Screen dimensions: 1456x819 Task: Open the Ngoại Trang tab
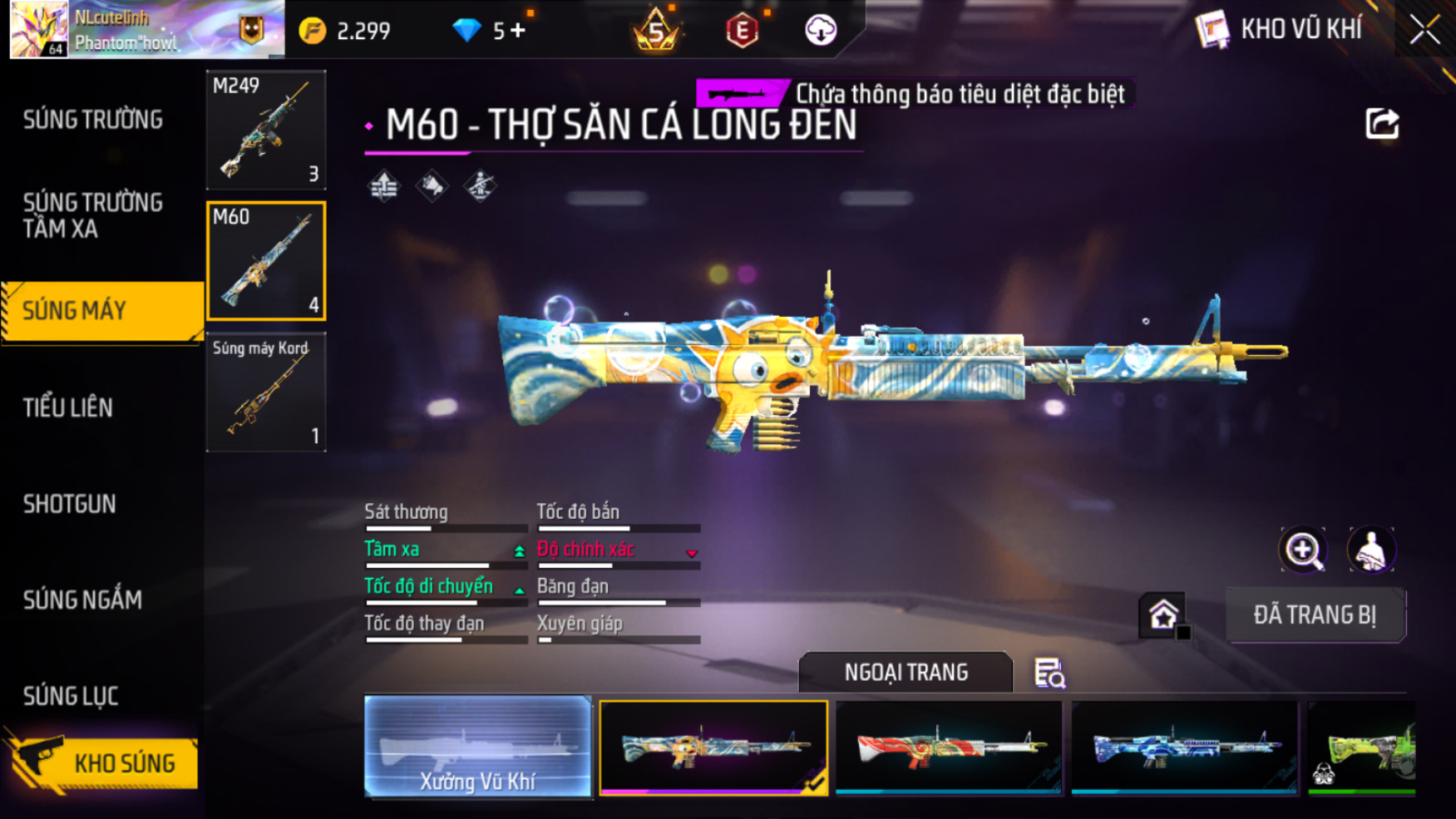[x=906, y=672]
